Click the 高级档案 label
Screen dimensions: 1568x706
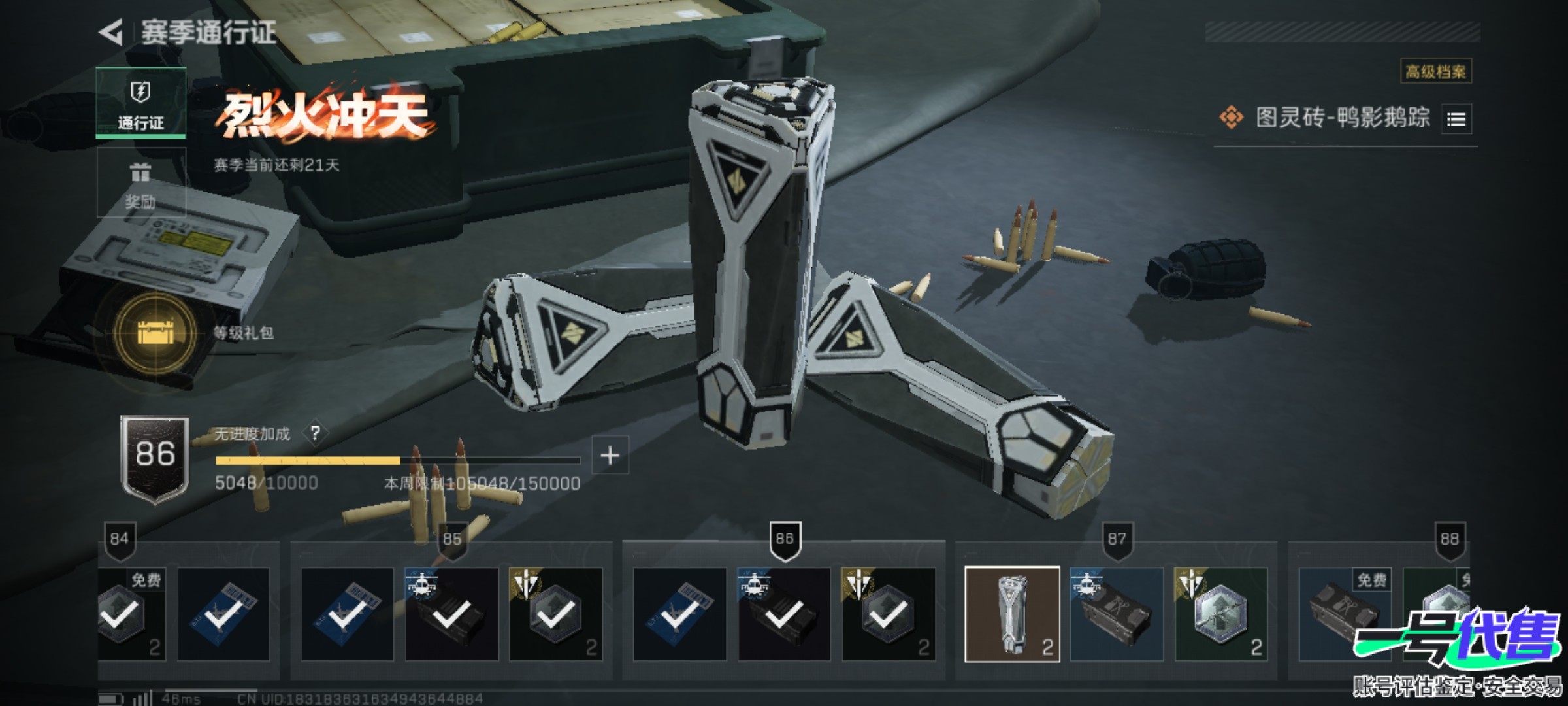(1435, 71)
